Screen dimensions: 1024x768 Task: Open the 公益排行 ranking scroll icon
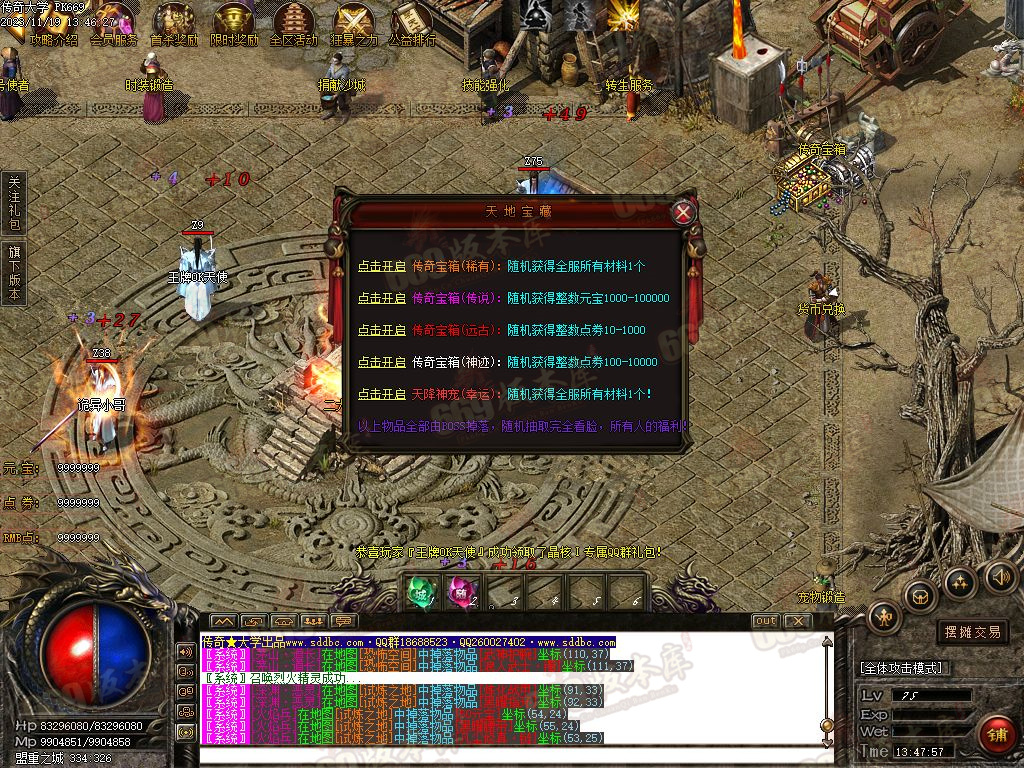(411, 22)
